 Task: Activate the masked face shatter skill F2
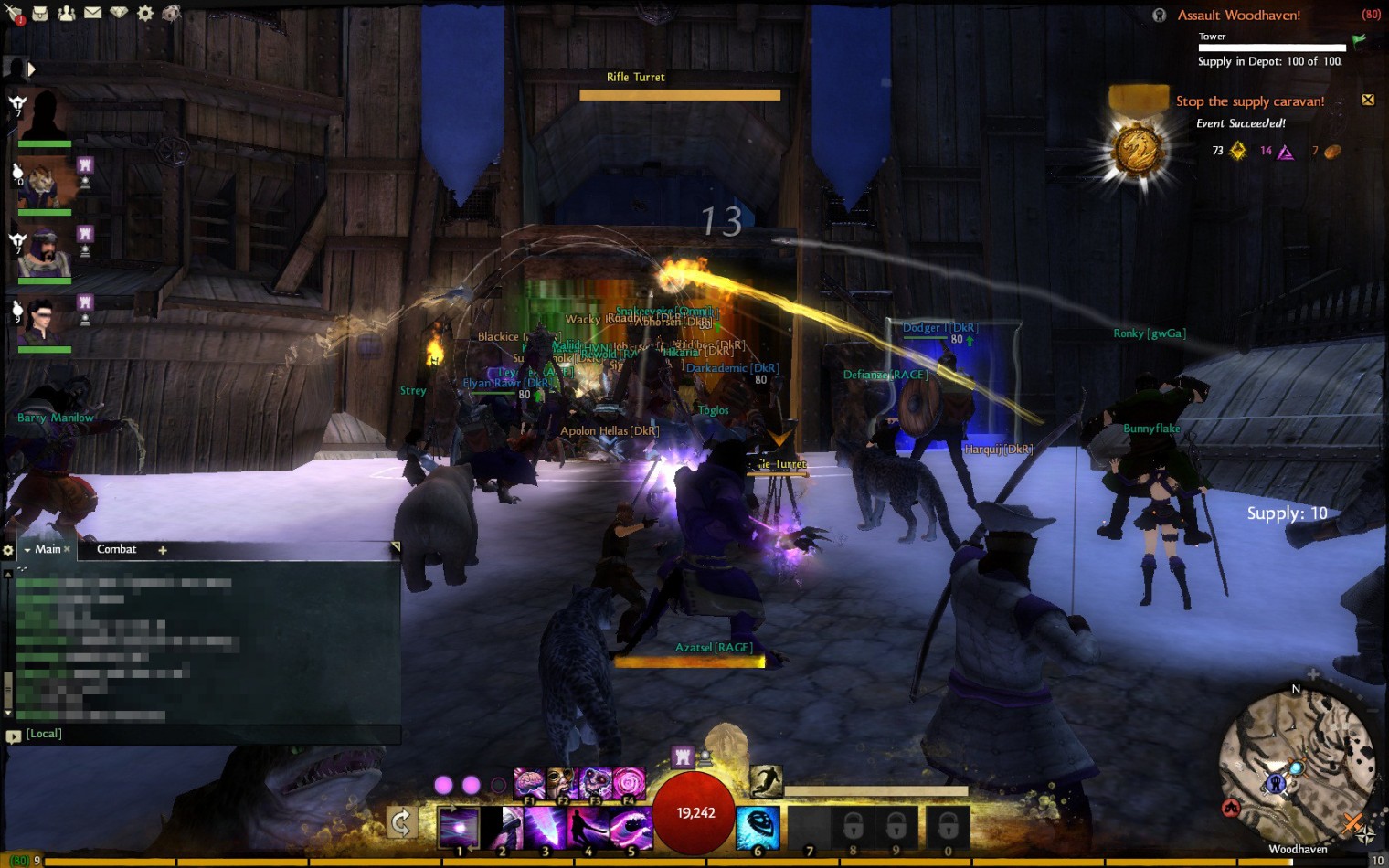[x=561, y=784]
